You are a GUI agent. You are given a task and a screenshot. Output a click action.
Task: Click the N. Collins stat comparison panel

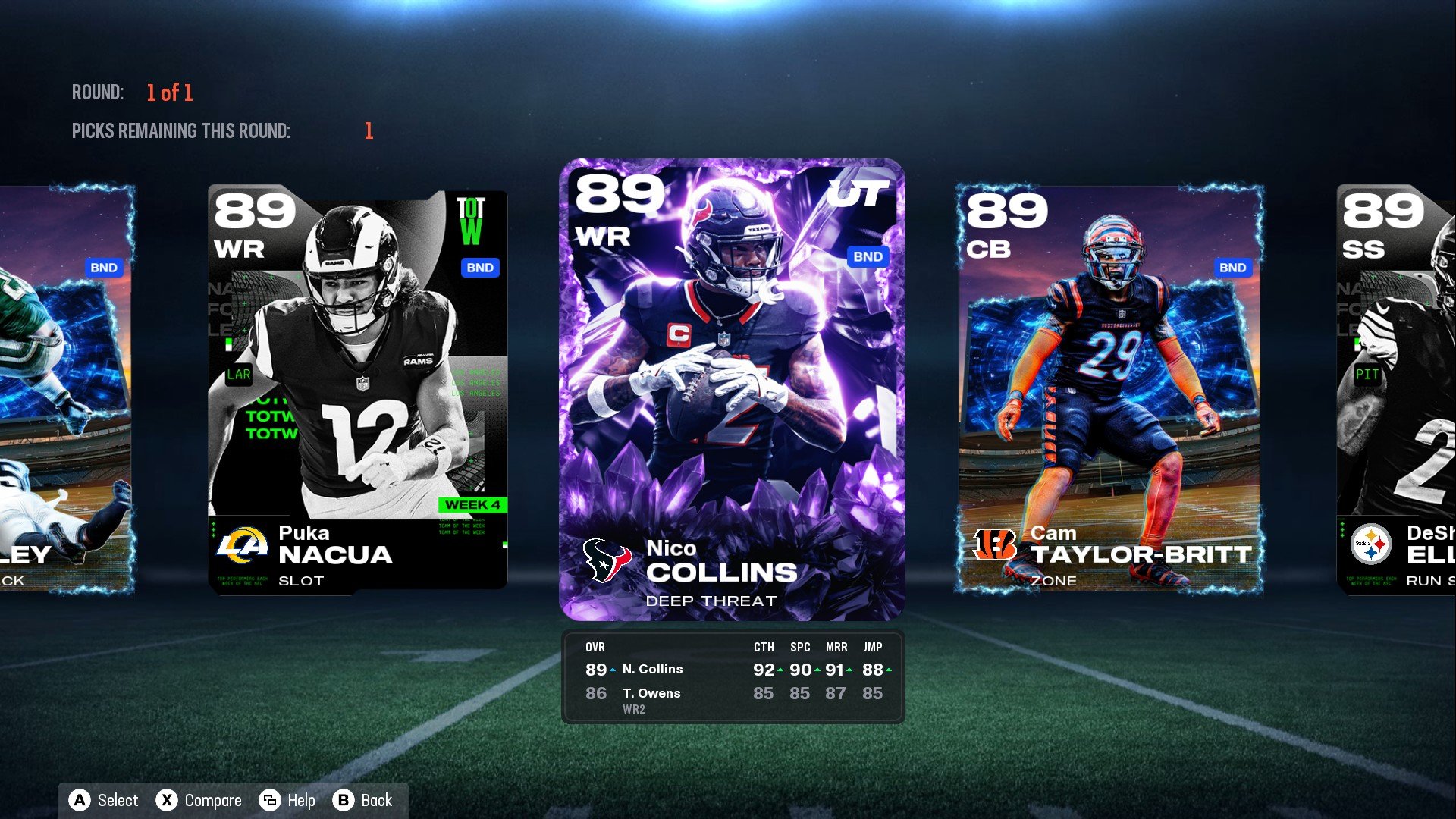tap(733, 677)
